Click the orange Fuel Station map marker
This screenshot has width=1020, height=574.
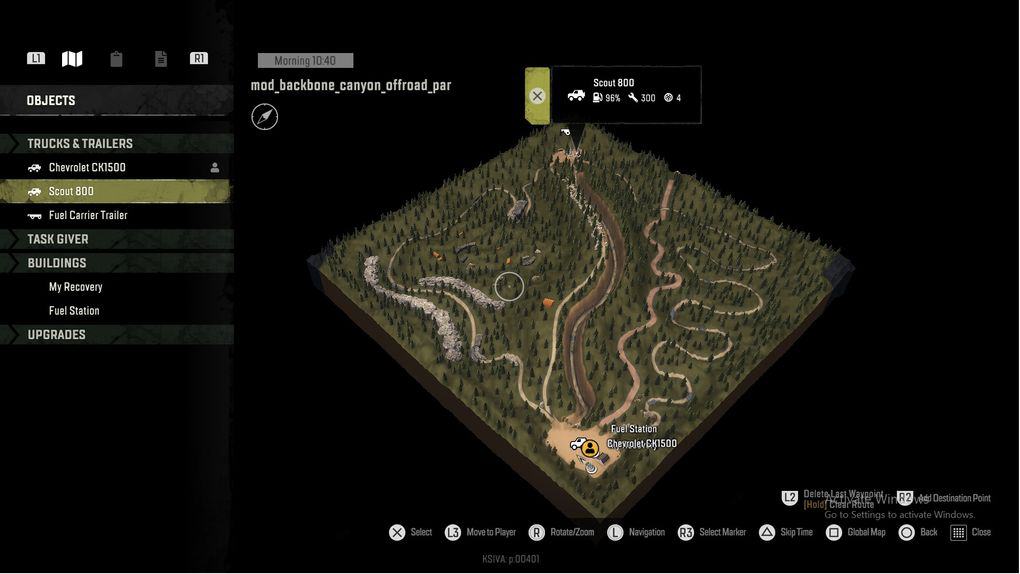[590, 448]
